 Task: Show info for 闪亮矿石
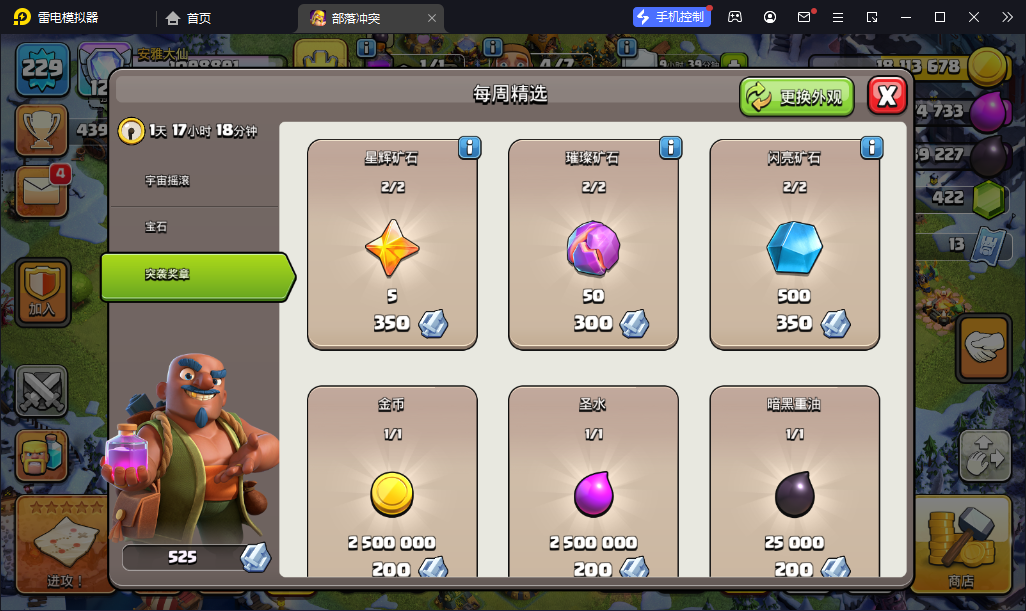tap(871, 148)
